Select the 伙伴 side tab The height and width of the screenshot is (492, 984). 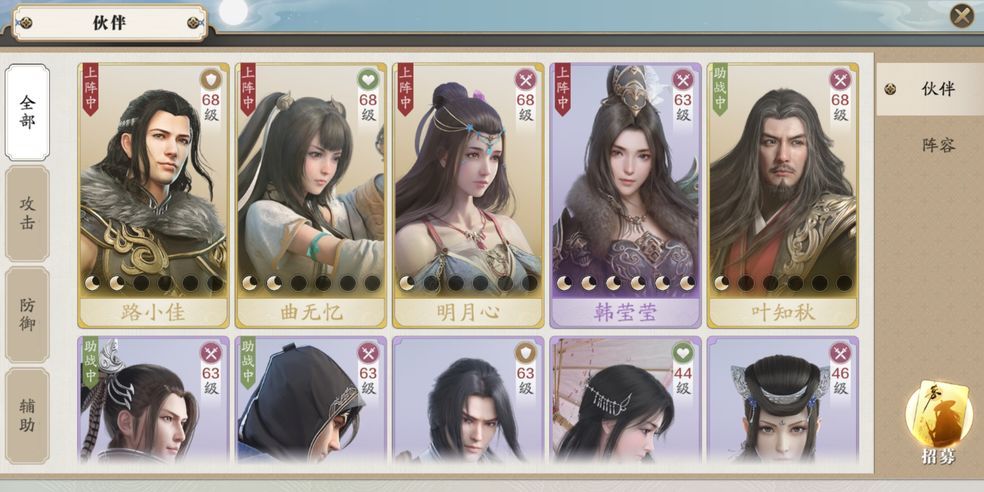click(x=937, y=89)
